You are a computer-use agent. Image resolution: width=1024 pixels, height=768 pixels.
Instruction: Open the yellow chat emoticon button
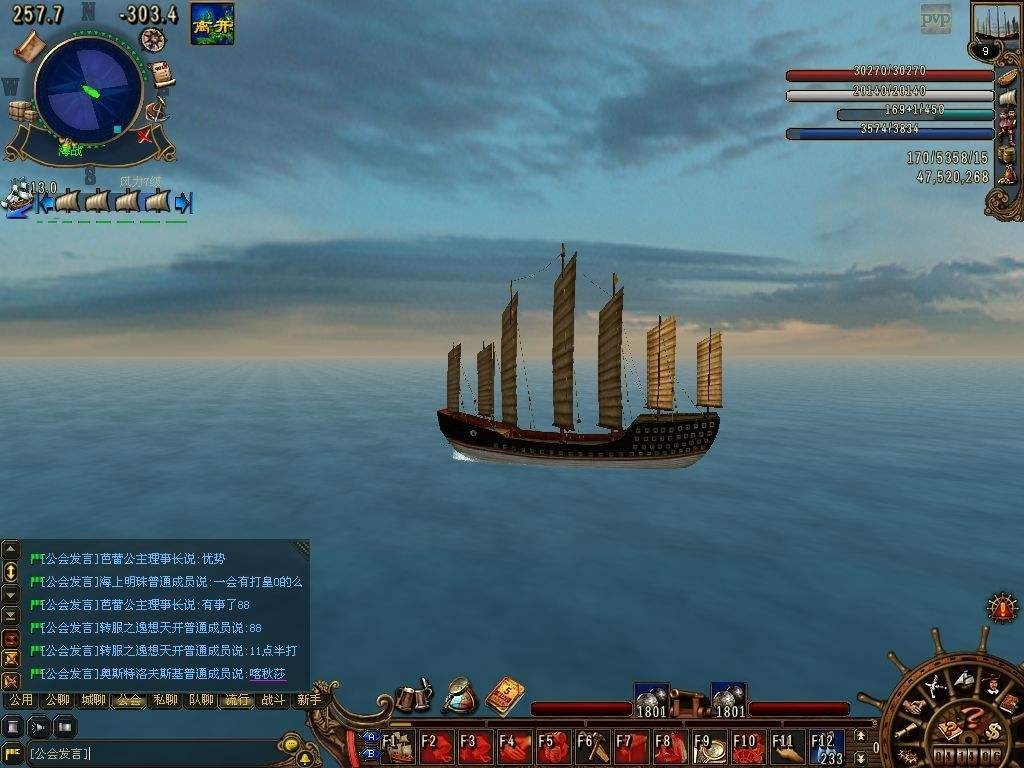click(290, 744)
